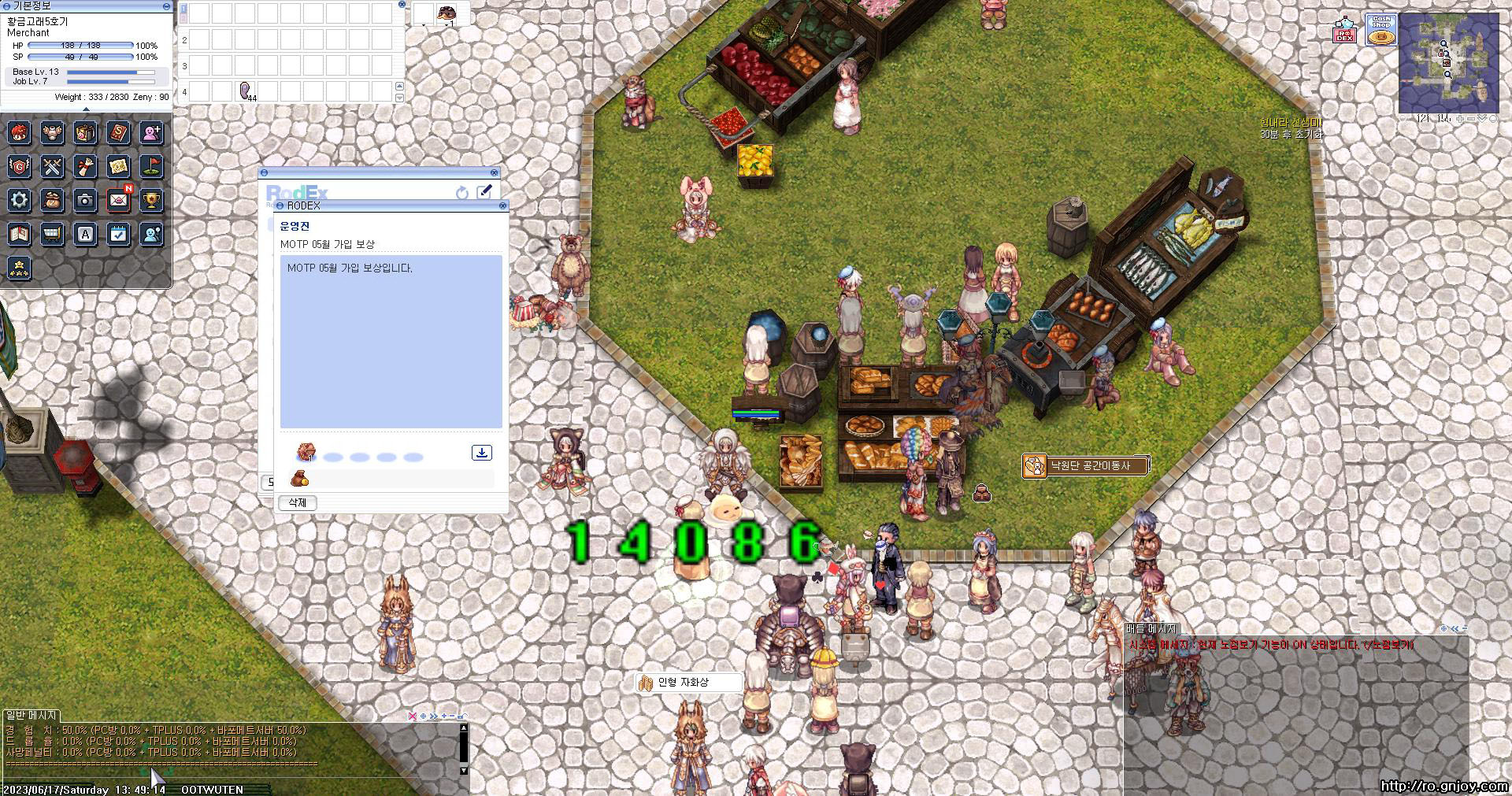Select the attached gift box item in mail
1512x796 pixels.
pos(306,453)
